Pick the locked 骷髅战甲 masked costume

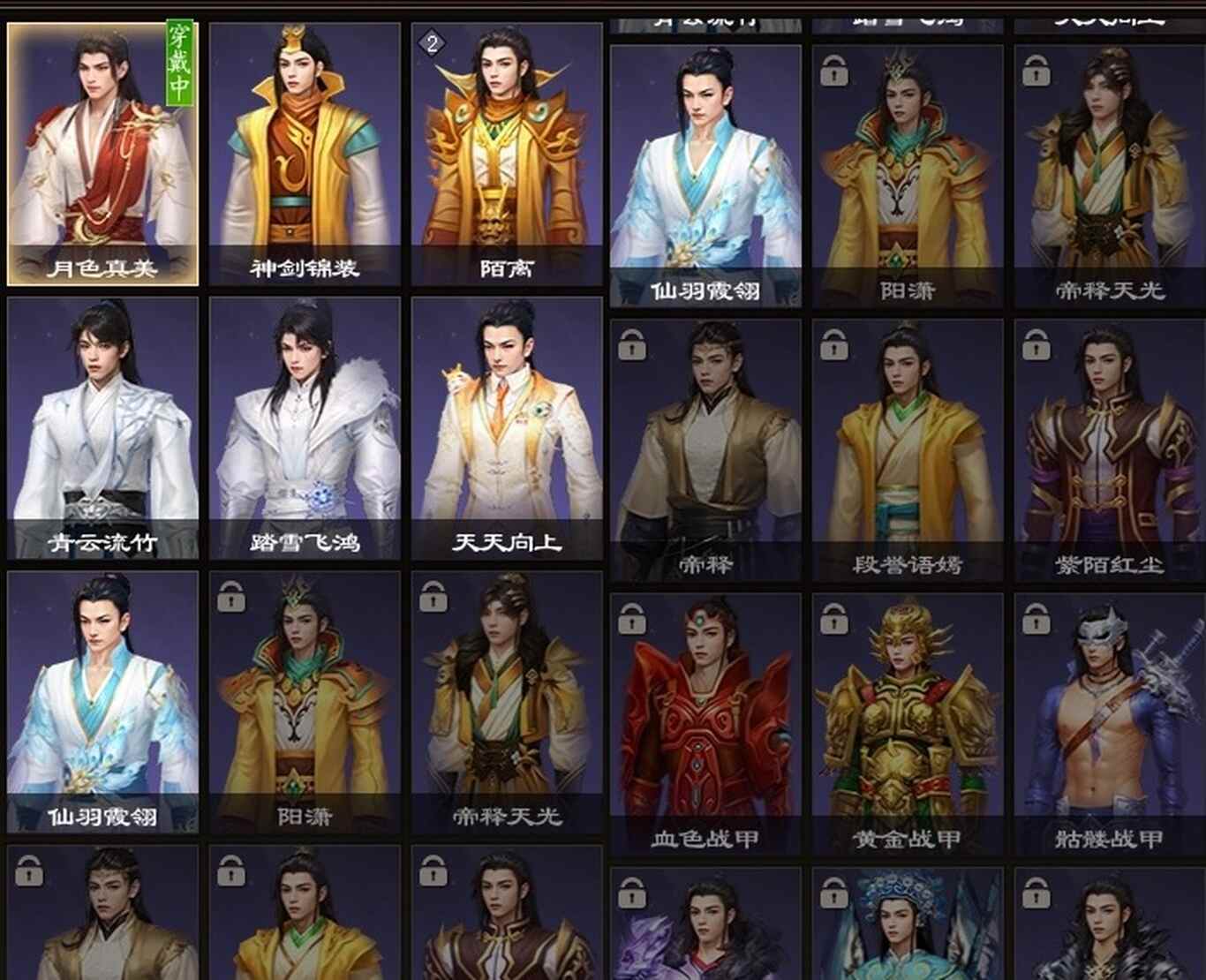(x=1110, y=724)
